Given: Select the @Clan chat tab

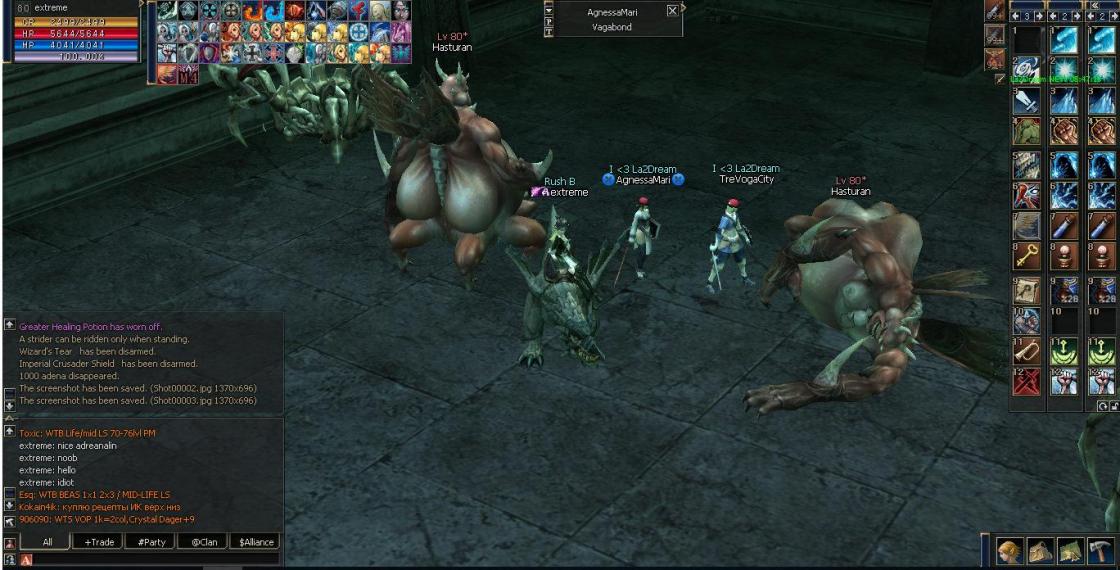Looking at the screenshot, I should (x=204, y=542).
